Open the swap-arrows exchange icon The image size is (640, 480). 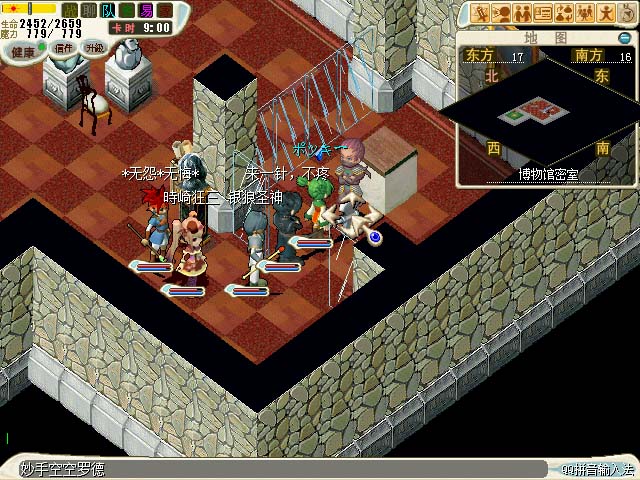coord(564,13)
